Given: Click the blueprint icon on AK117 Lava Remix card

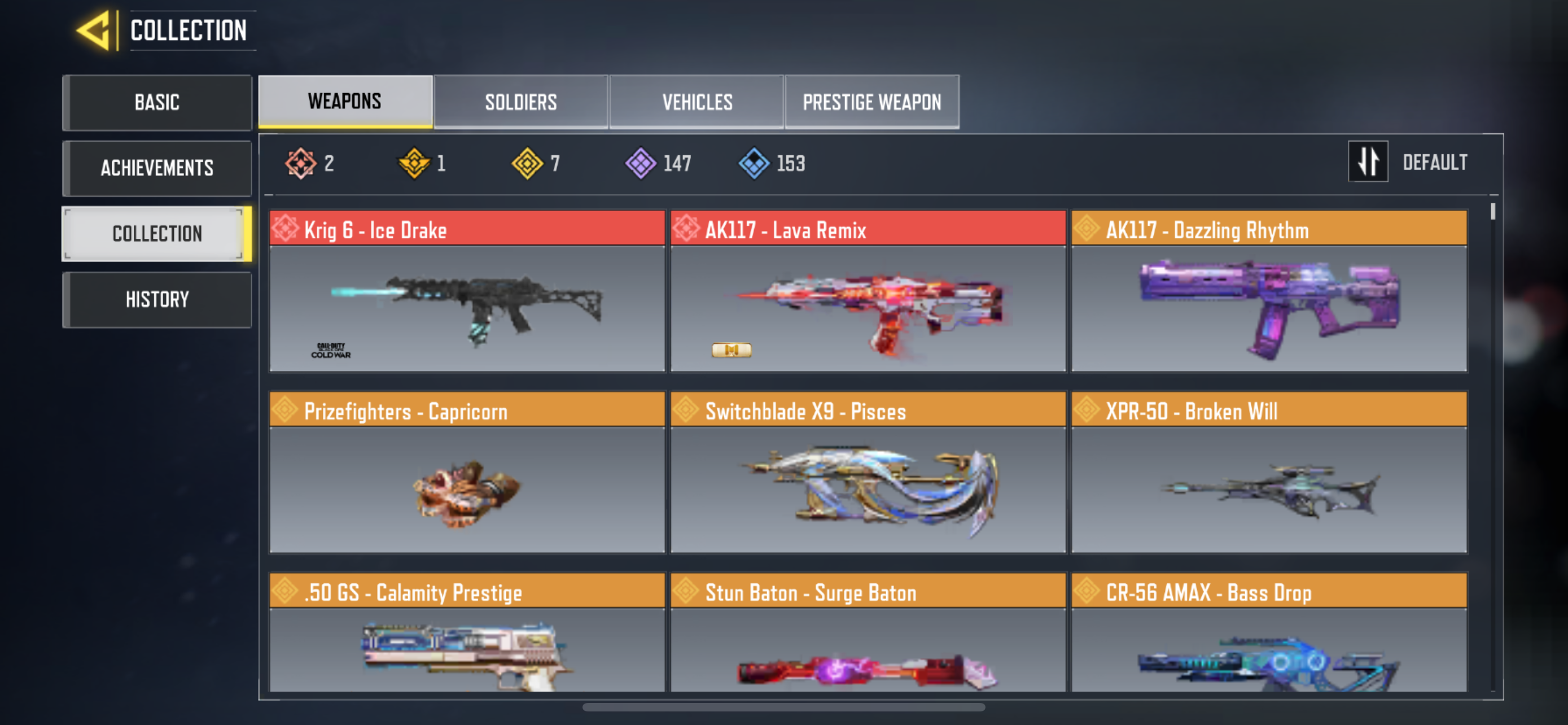Looking at the screenshot, I should point(731,351).
